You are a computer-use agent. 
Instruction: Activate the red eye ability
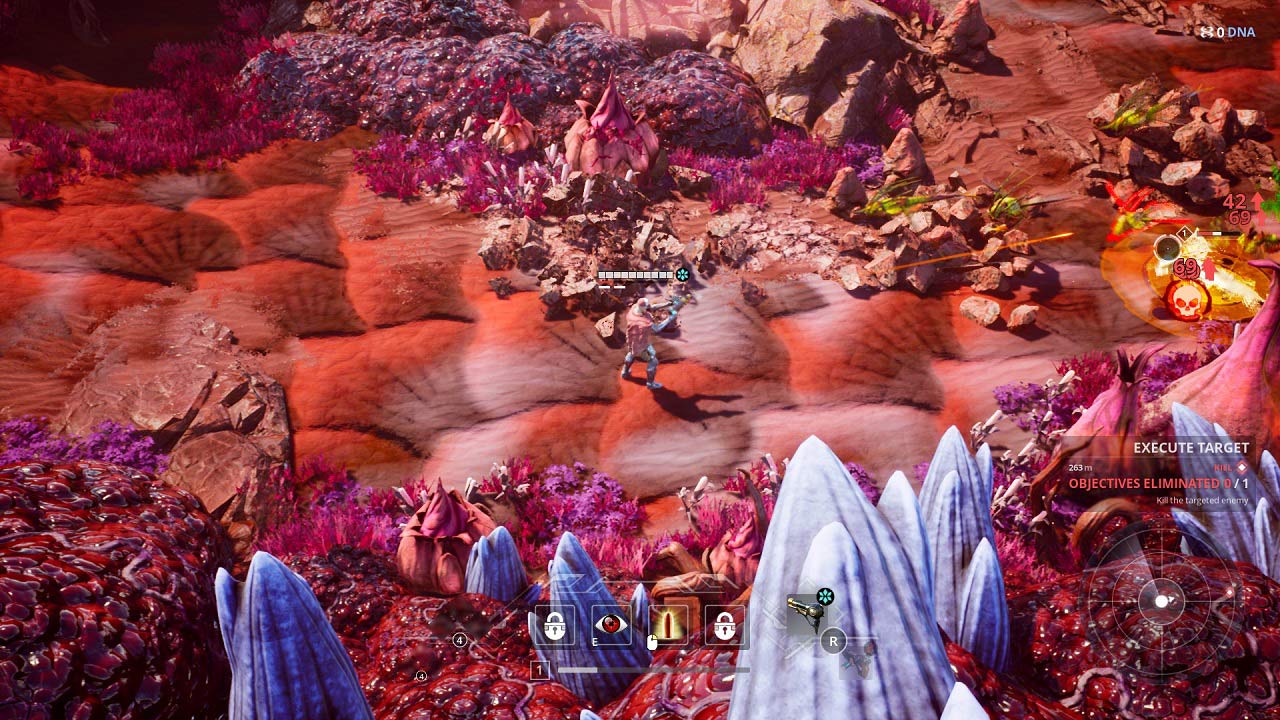(611, 625)
